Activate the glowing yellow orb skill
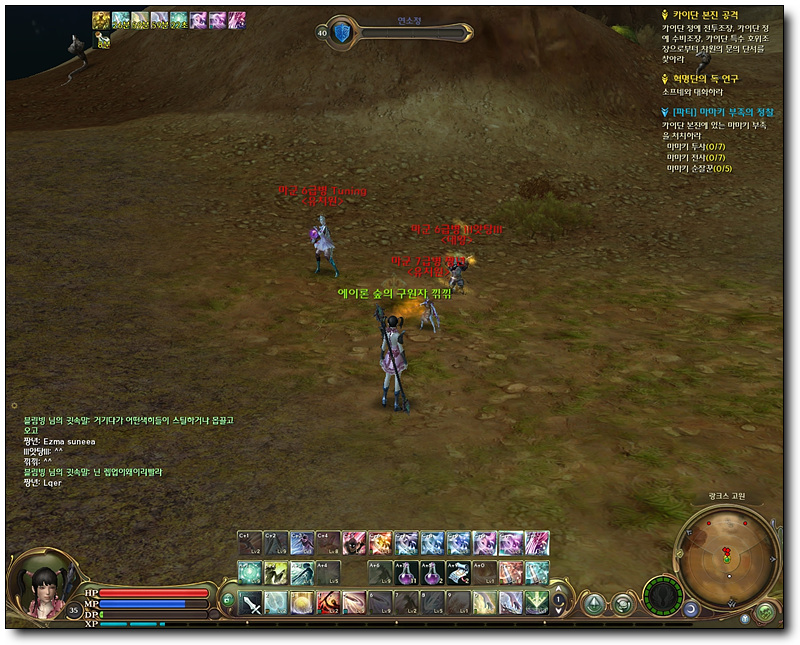The image size is (800, 645). pyautogui.click(x=302, y=602)
